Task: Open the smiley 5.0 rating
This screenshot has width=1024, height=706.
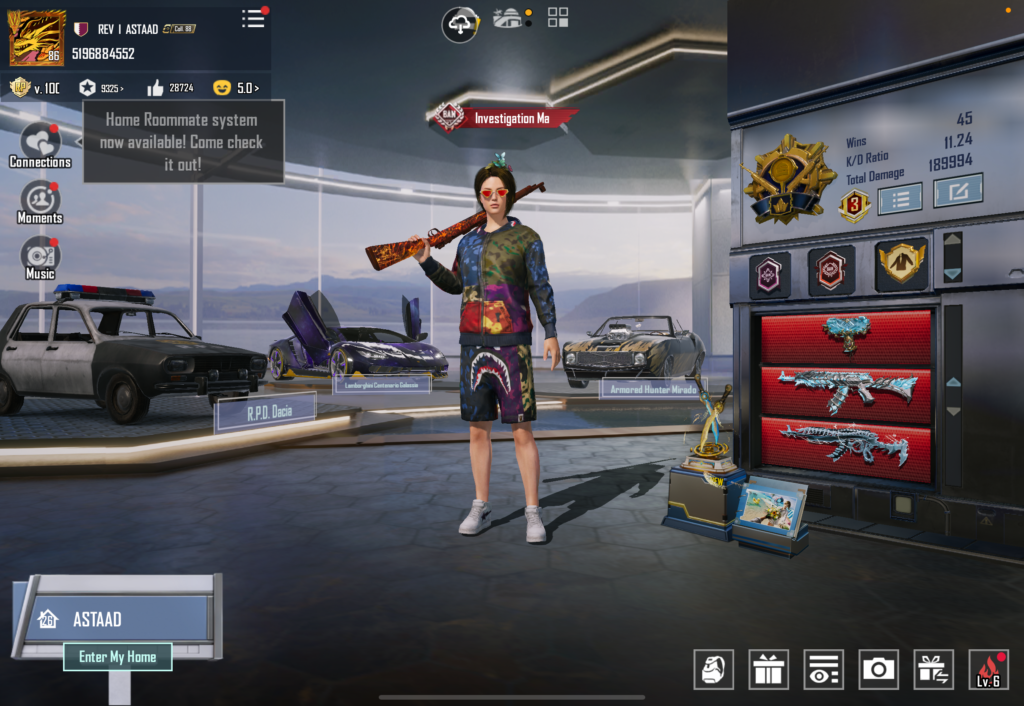Action: (x=236, y=88)
